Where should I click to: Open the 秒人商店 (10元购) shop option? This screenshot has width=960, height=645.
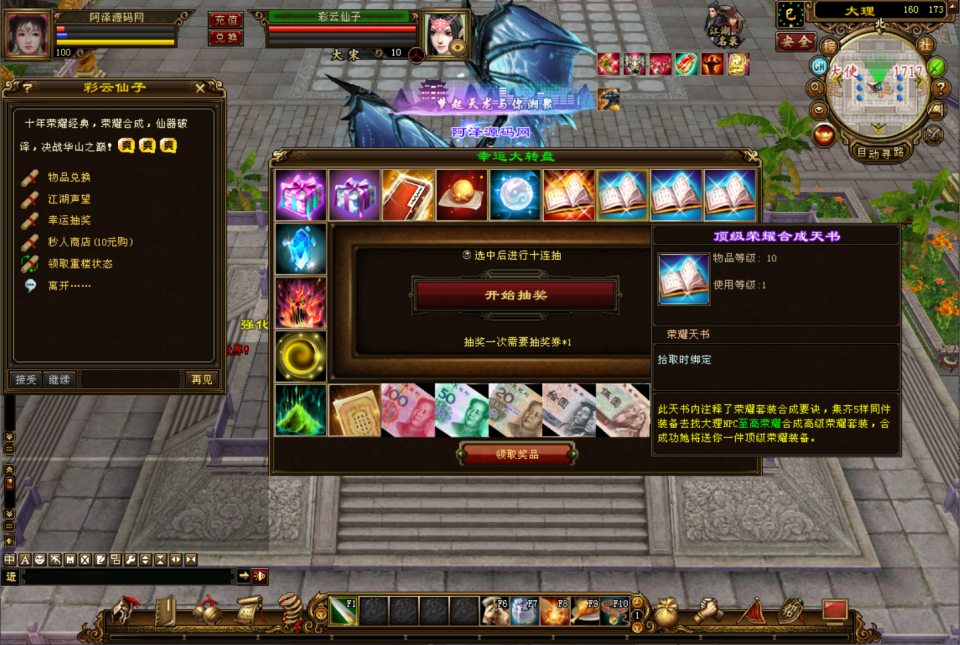[89, 241]
